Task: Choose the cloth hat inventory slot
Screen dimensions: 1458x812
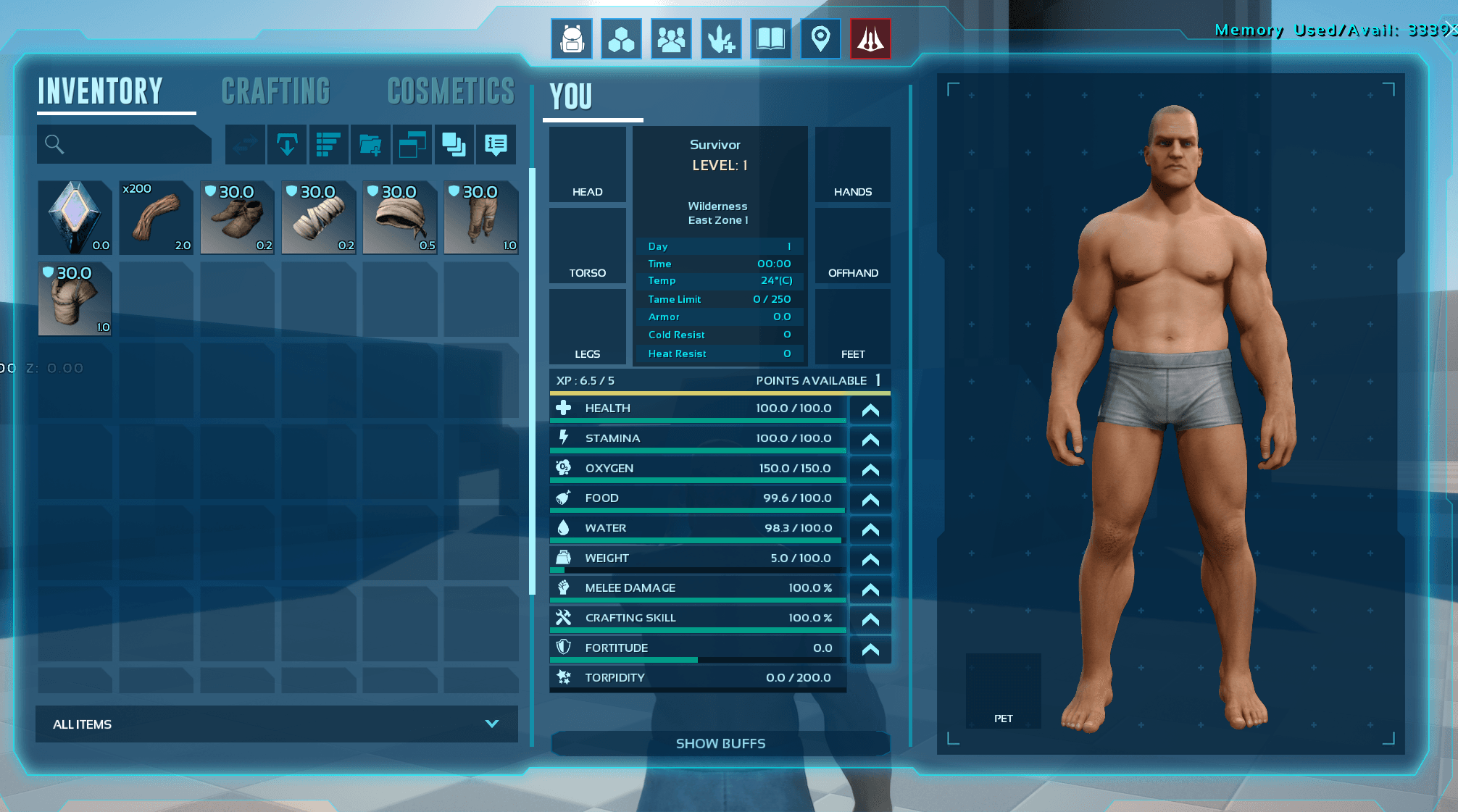Action: pos(399,217)
